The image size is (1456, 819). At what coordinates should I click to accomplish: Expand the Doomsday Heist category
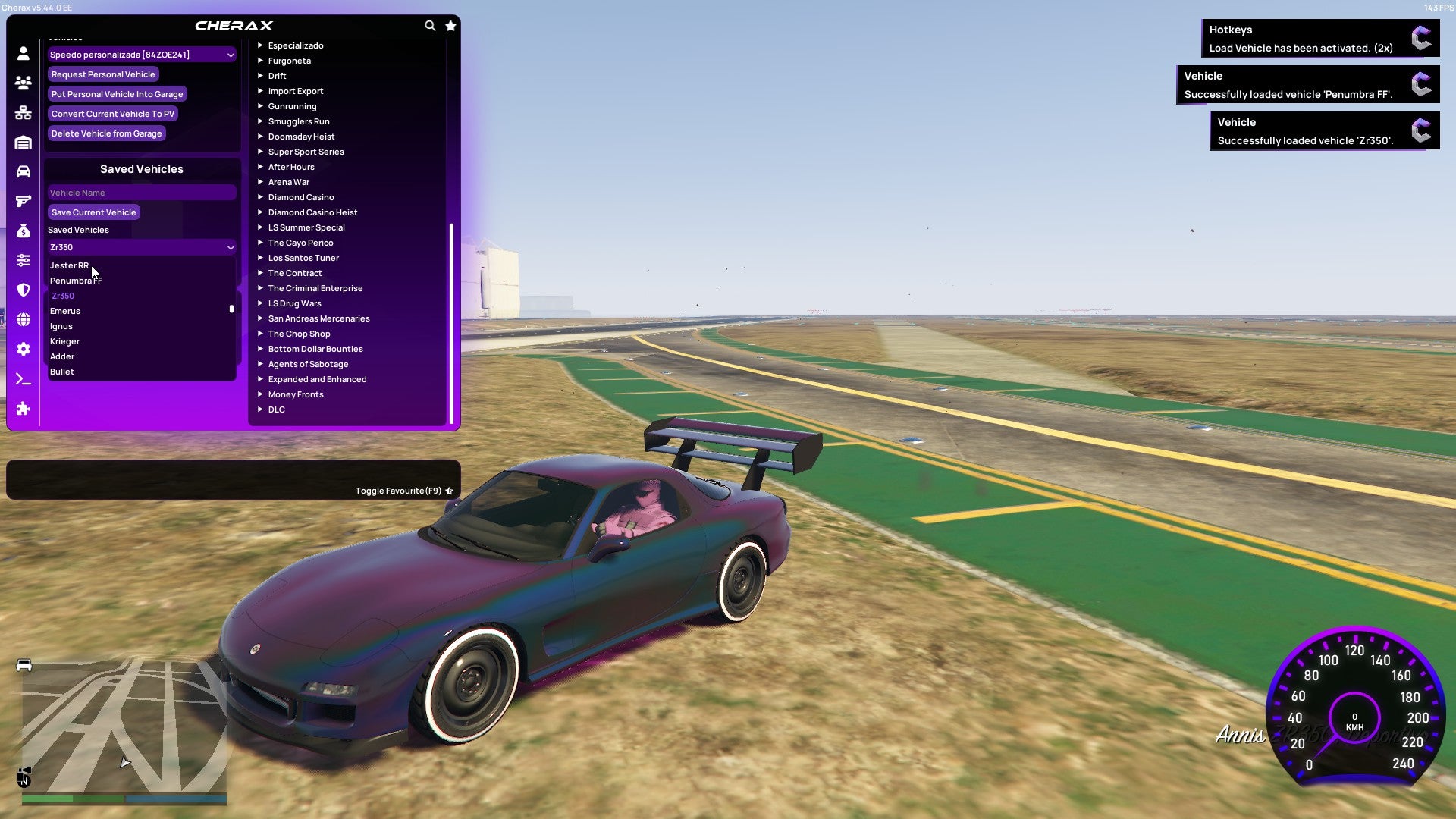[300, 136]
